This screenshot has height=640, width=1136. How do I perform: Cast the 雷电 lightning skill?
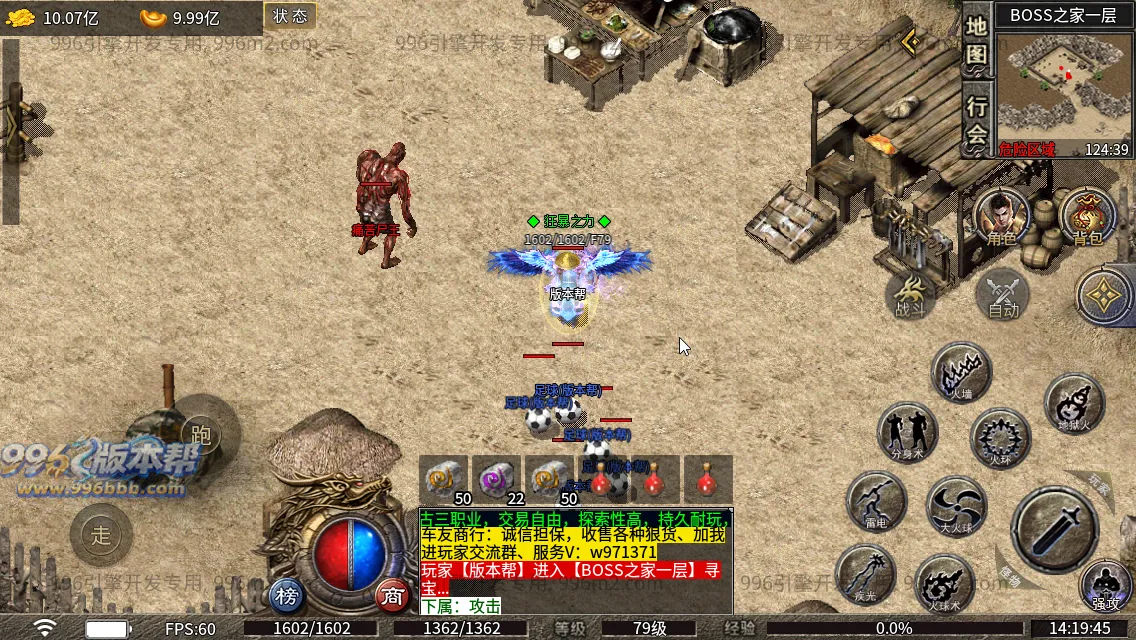(x=876, y=500)
